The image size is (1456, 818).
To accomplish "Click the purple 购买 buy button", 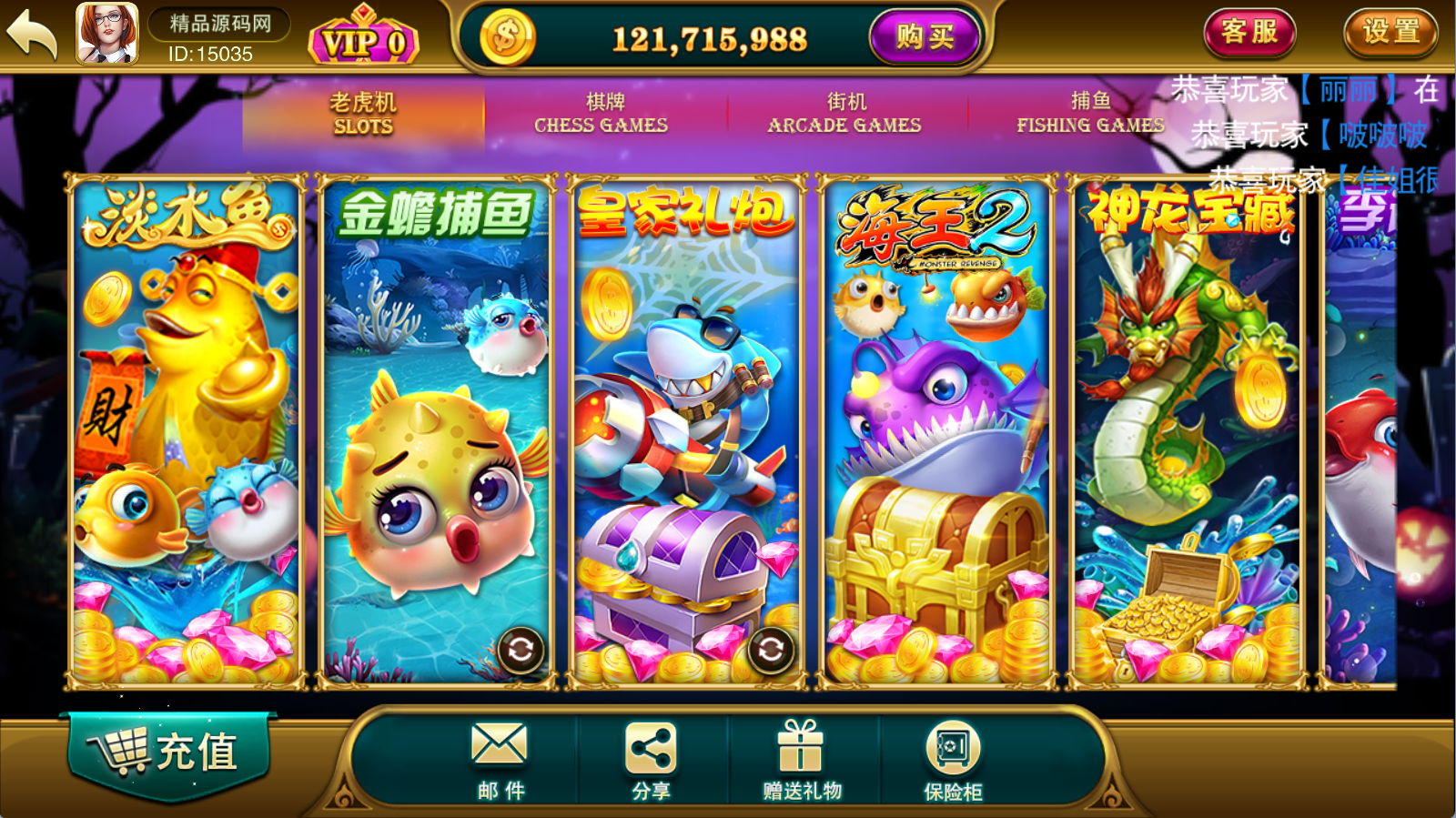I will (925, 37).
